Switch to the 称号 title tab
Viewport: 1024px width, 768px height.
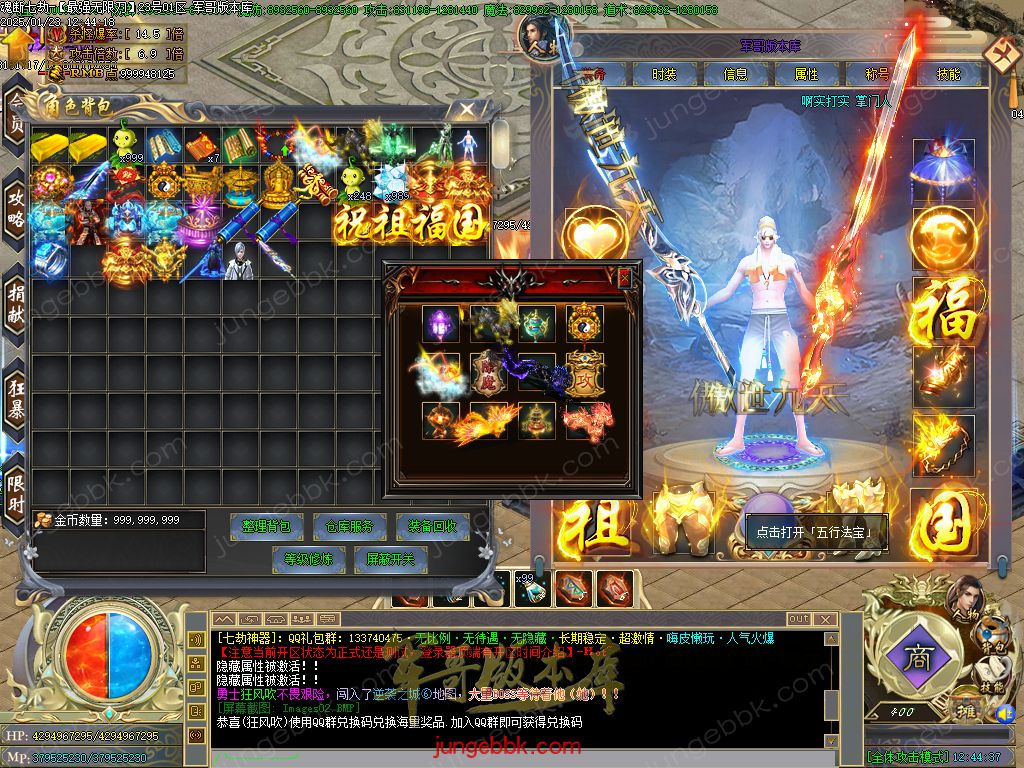pyautogui.click(x=877, y=74)
